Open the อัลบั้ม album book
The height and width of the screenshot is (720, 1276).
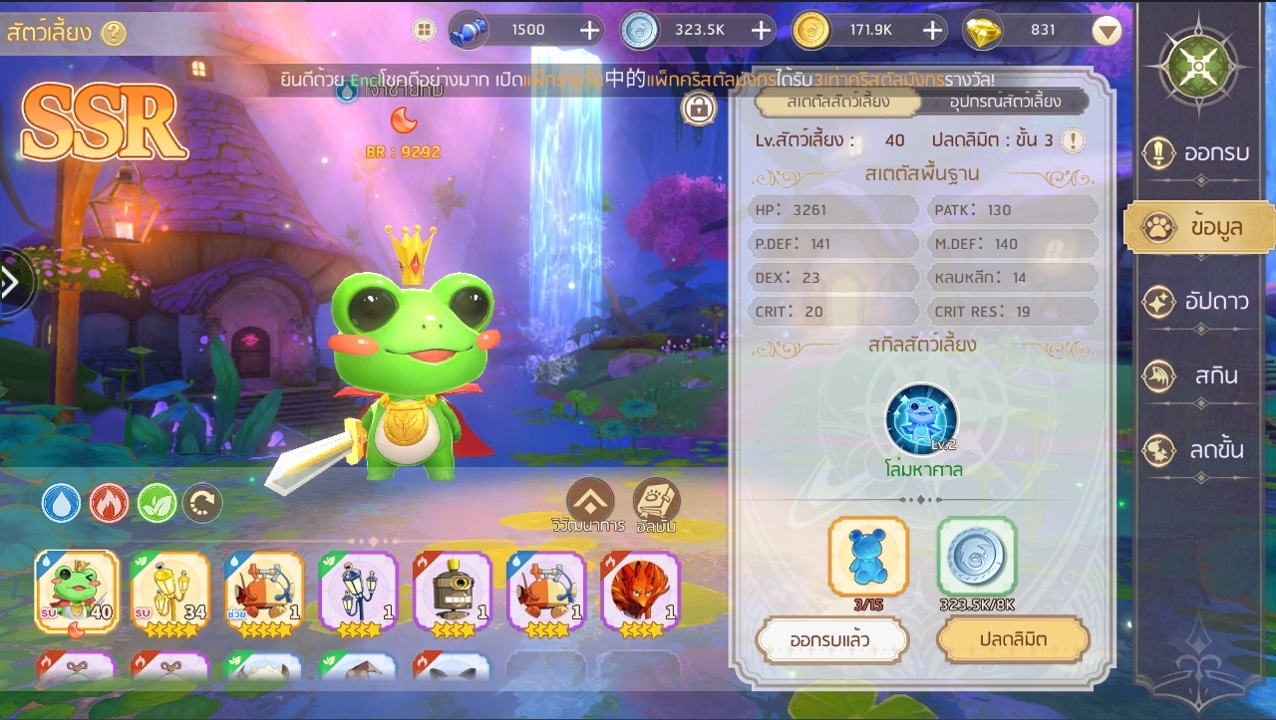656,502
